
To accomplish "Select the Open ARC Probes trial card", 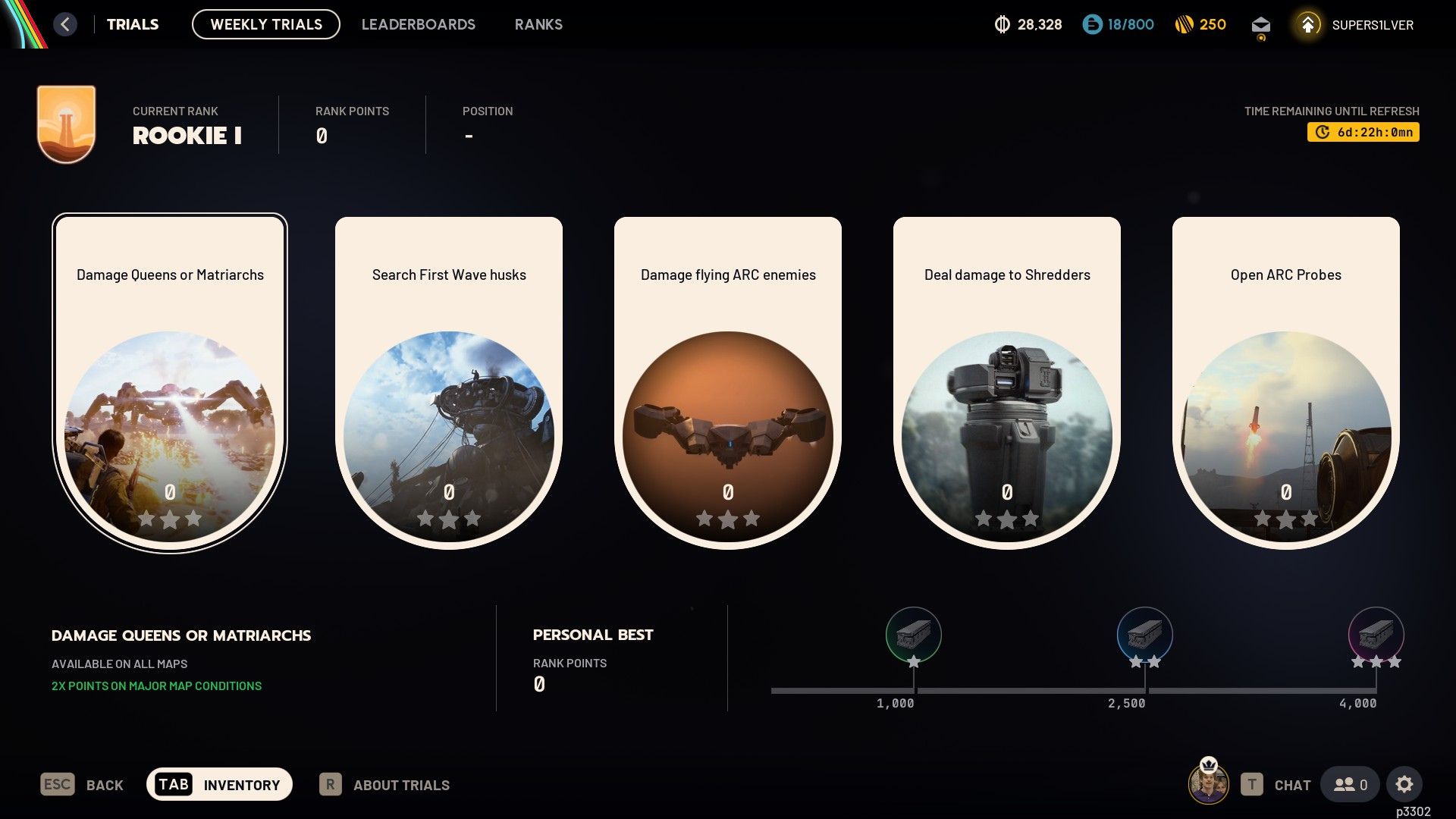I will tap(1285, 379).
